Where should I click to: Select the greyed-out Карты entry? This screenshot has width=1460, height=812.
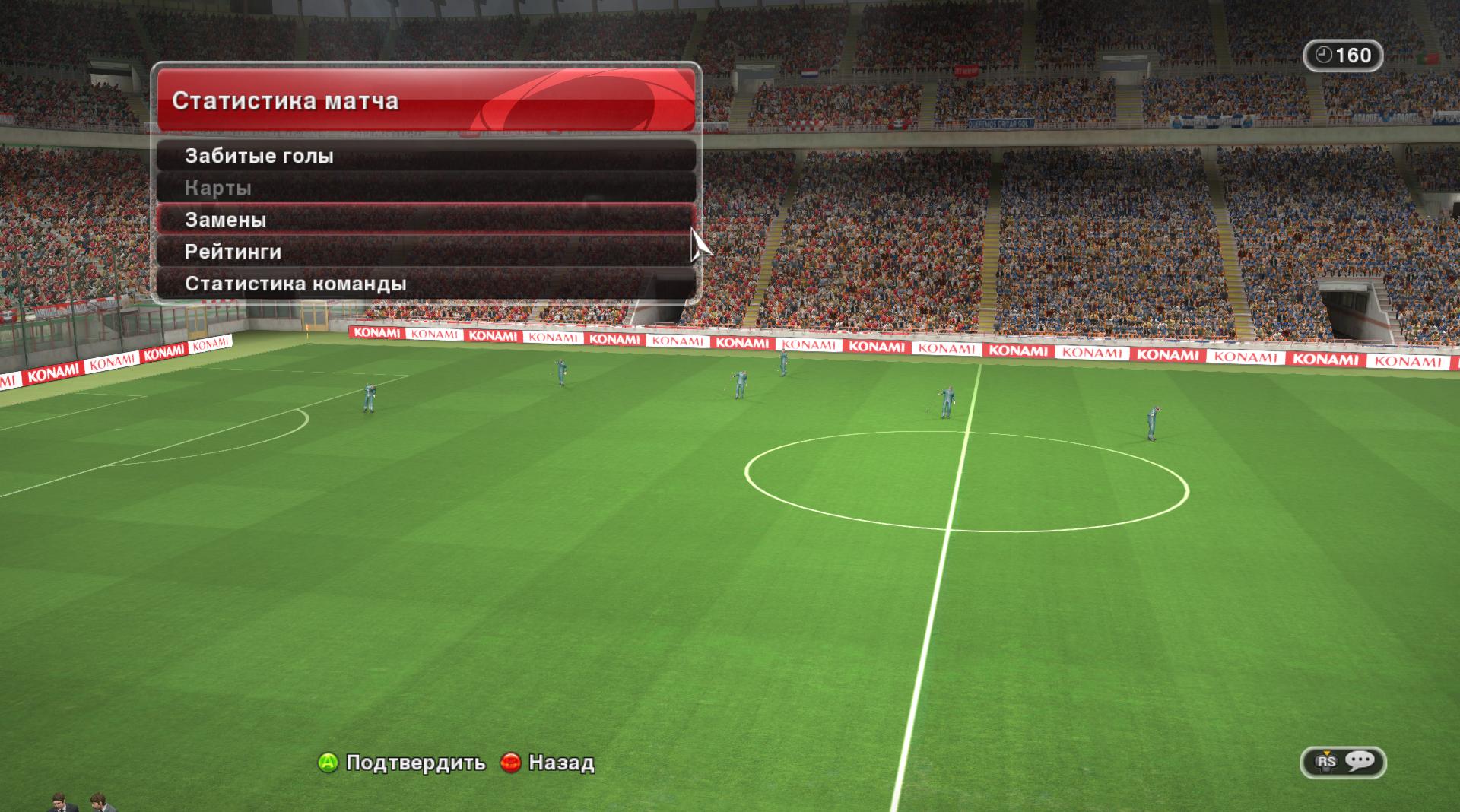coord(426,188)
